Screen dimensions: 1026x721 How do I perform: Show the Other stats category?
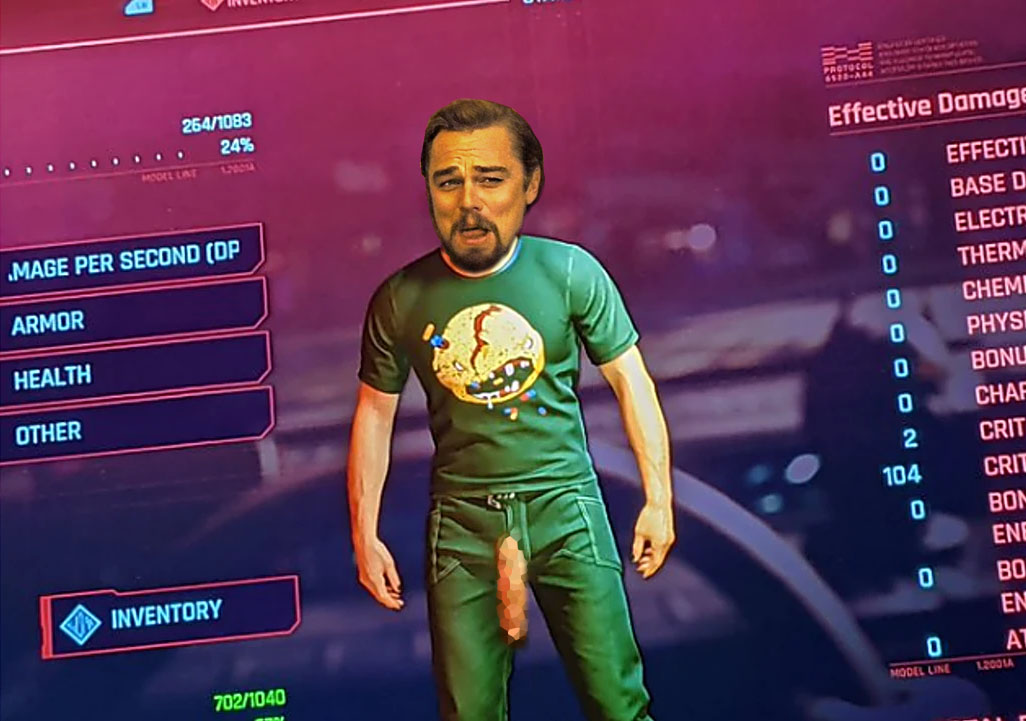click(130, 430)
